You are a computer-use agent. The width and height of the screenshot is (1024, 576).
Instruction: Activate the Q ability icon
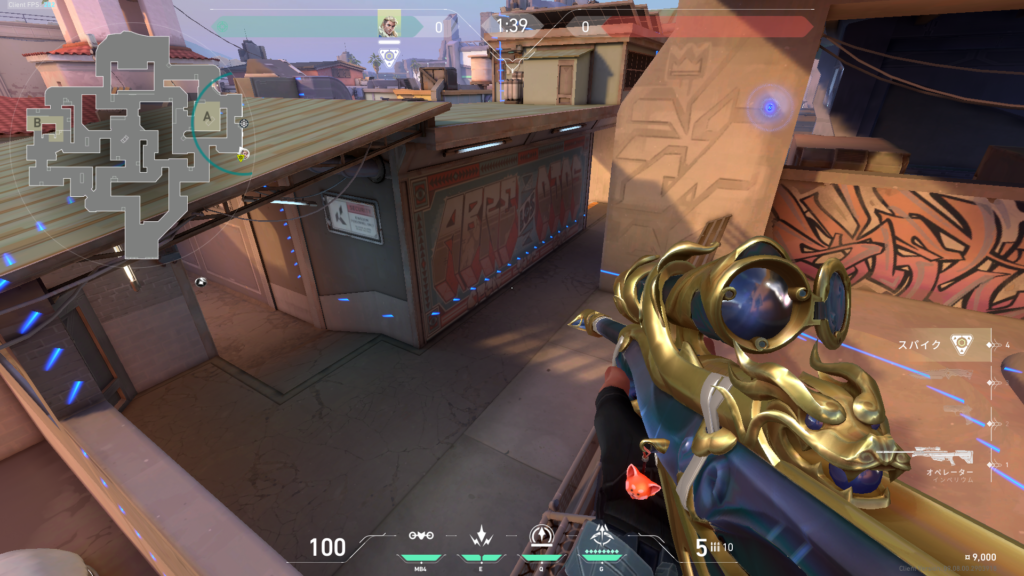point(540,536)
